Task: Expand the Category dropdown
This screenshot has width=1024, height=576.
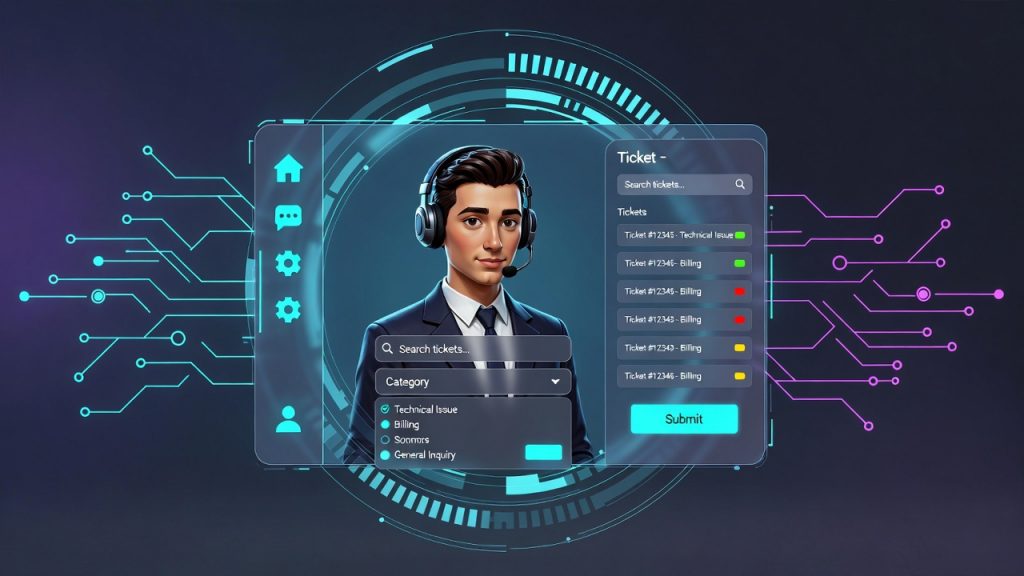Action: (x=473, y=382)
